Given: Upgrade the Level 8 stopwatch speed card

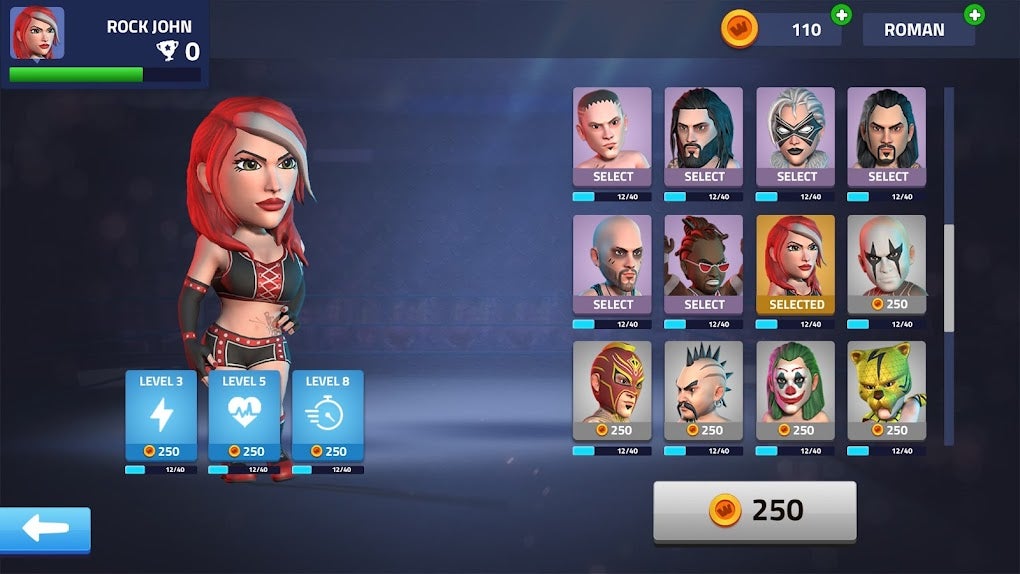Looking at the screenshot, I should click(x=328, y=416).
